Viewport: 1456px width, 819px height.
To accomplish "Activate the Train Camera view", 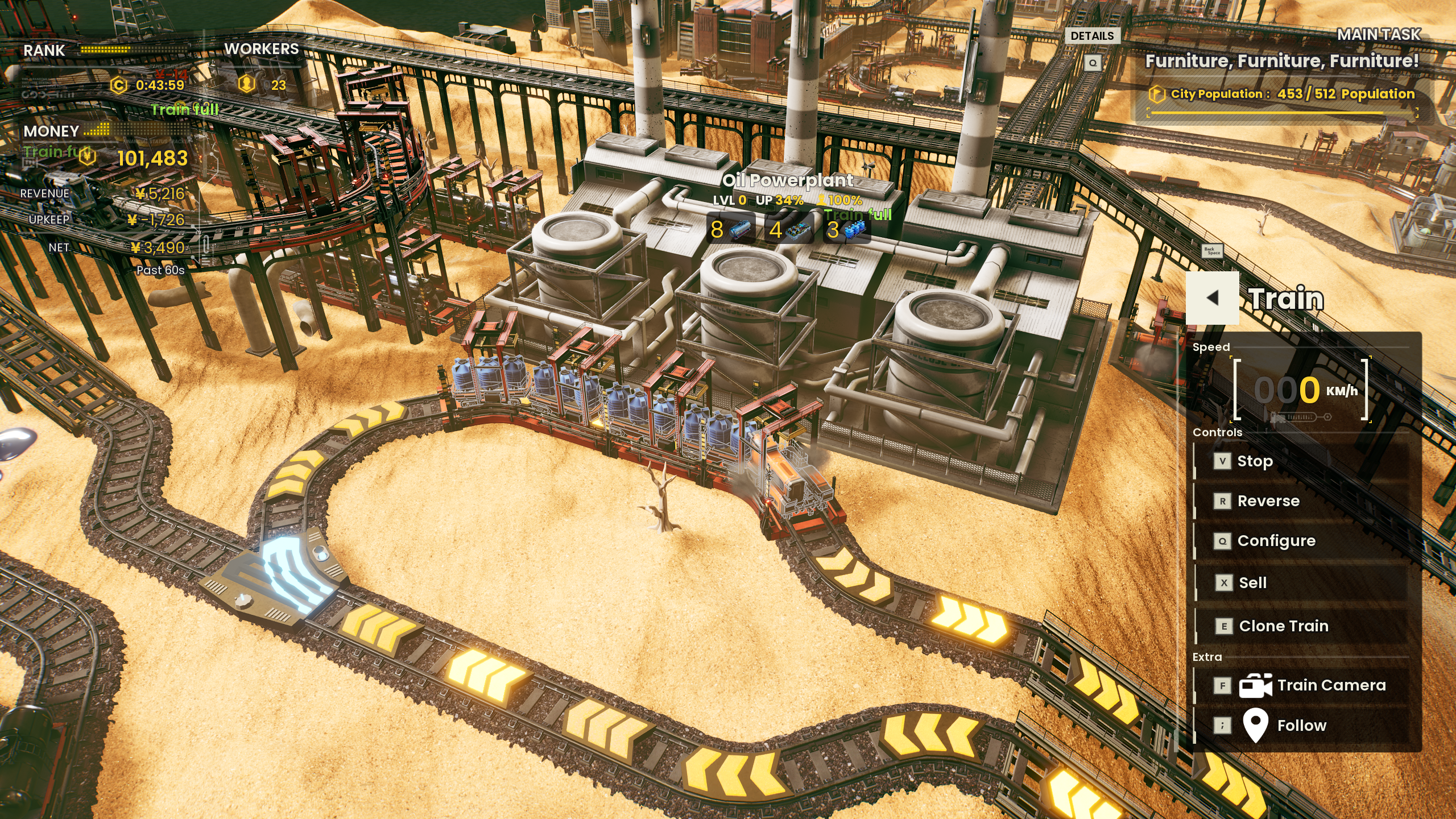I will pyautogui.click(x=1330, y=685).
